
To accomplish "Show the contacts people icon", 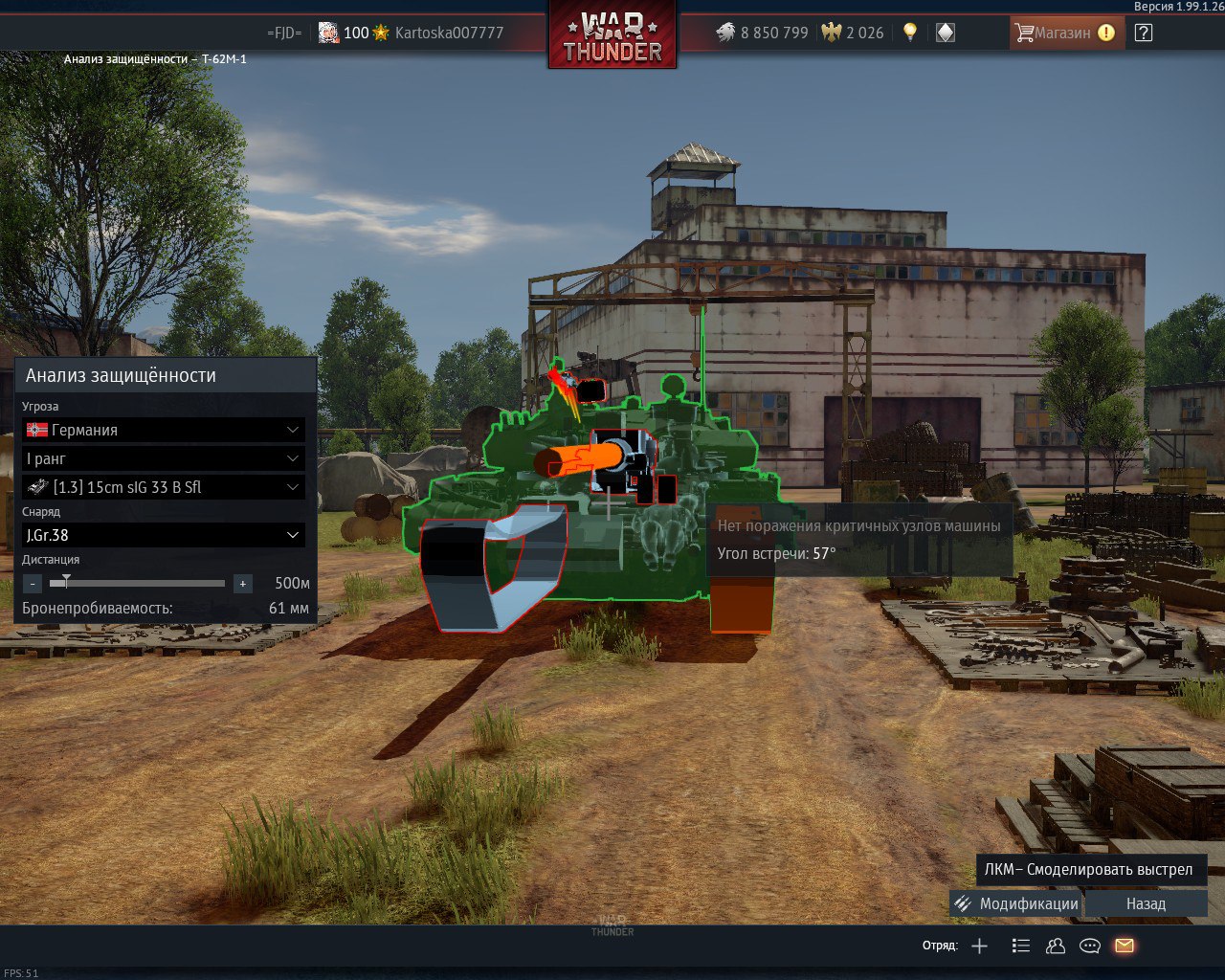I will click(x=1056, y=946).
